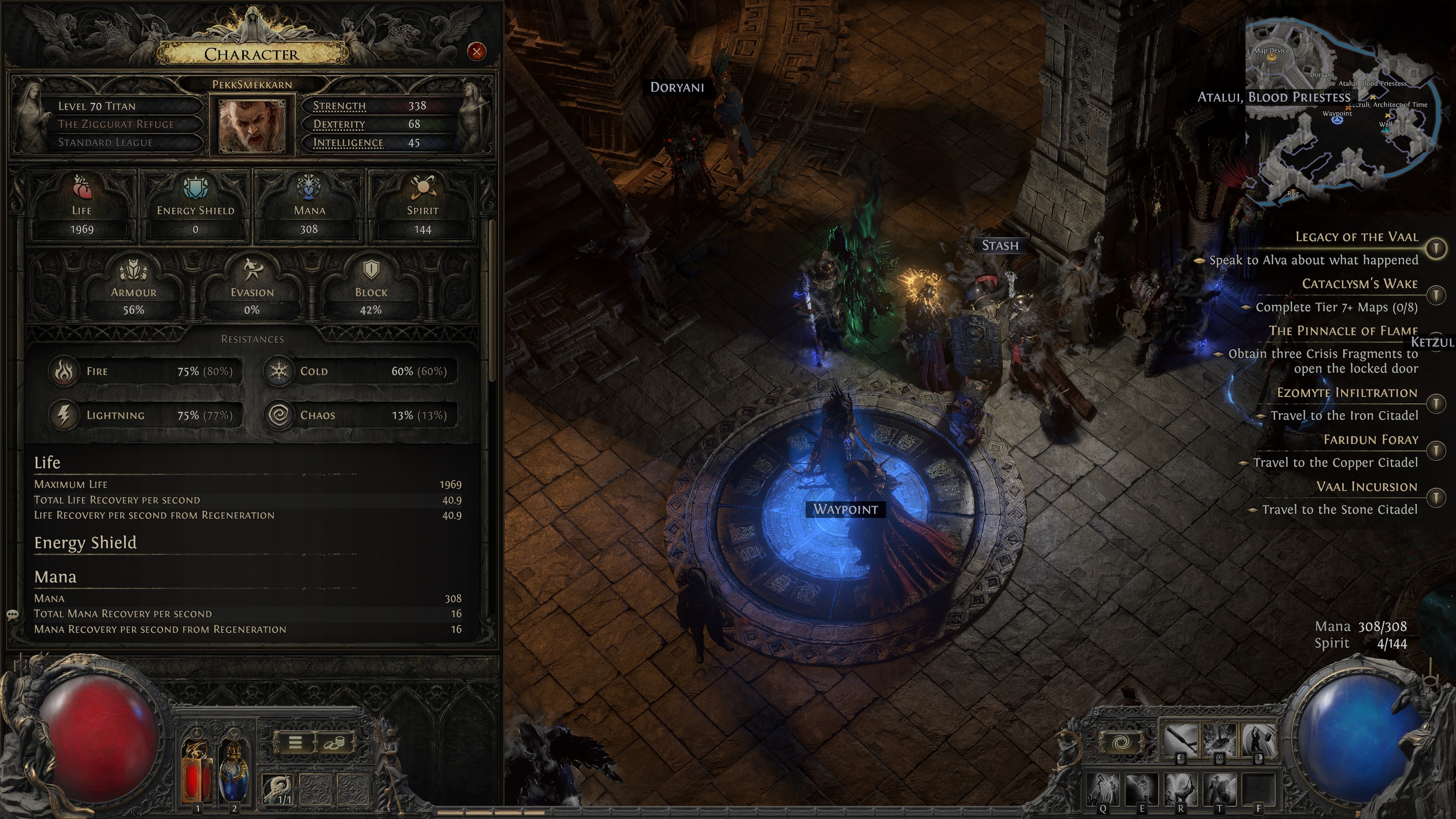This screenshot has width=1456, height=819.
Task: Toggle Faridun Foray quest tracking
Action: [1436, 450]
